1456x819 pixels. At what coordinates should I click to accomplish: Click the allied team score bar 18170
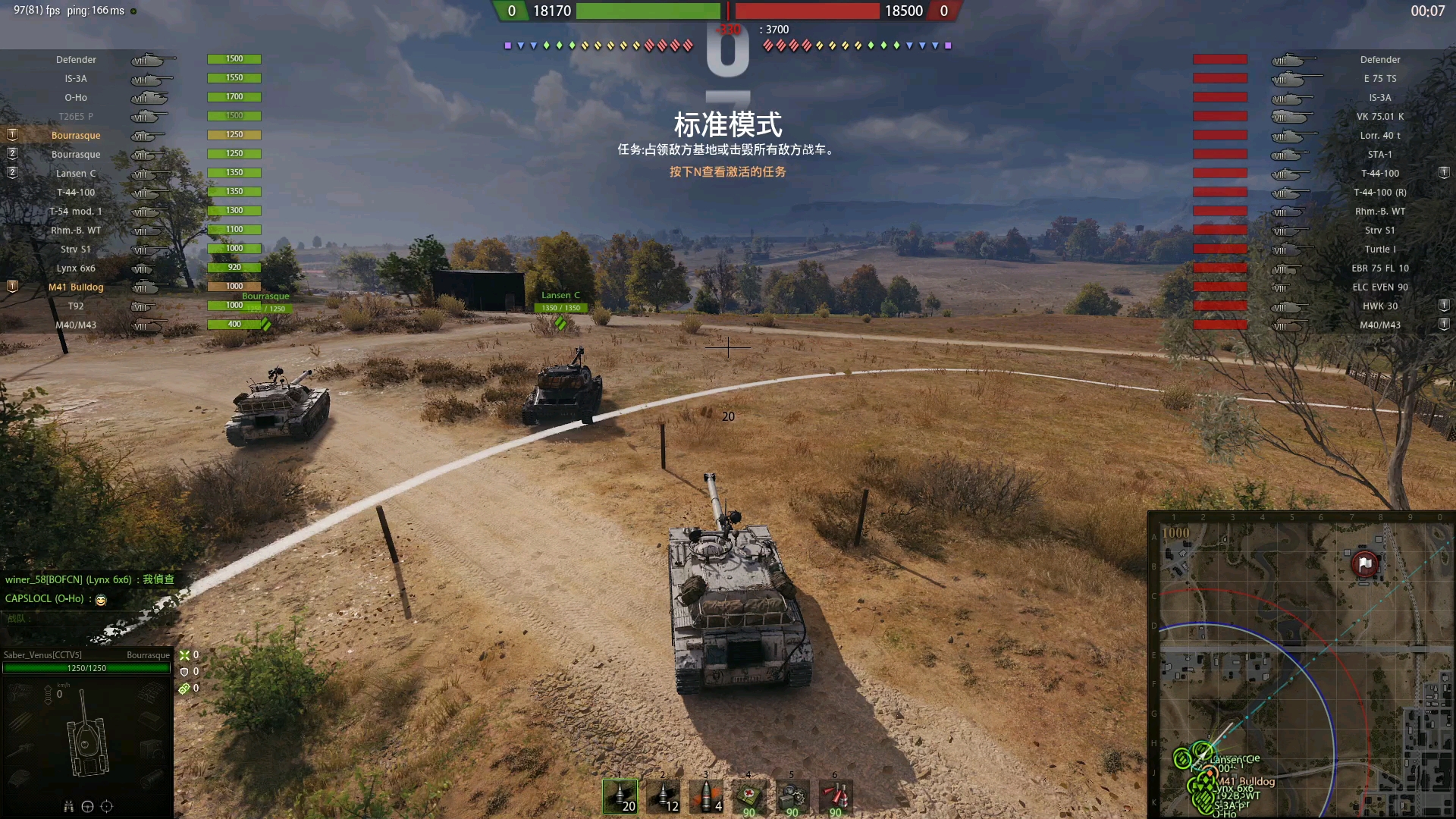(x=648, y=11)
